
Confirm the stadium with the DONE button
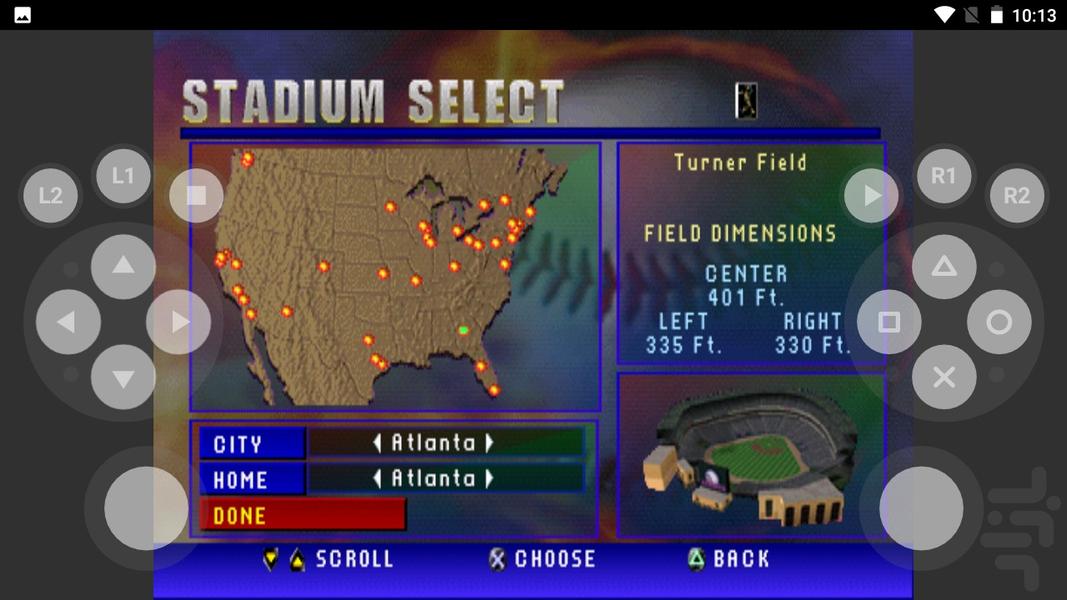click(x=302, y=515)
